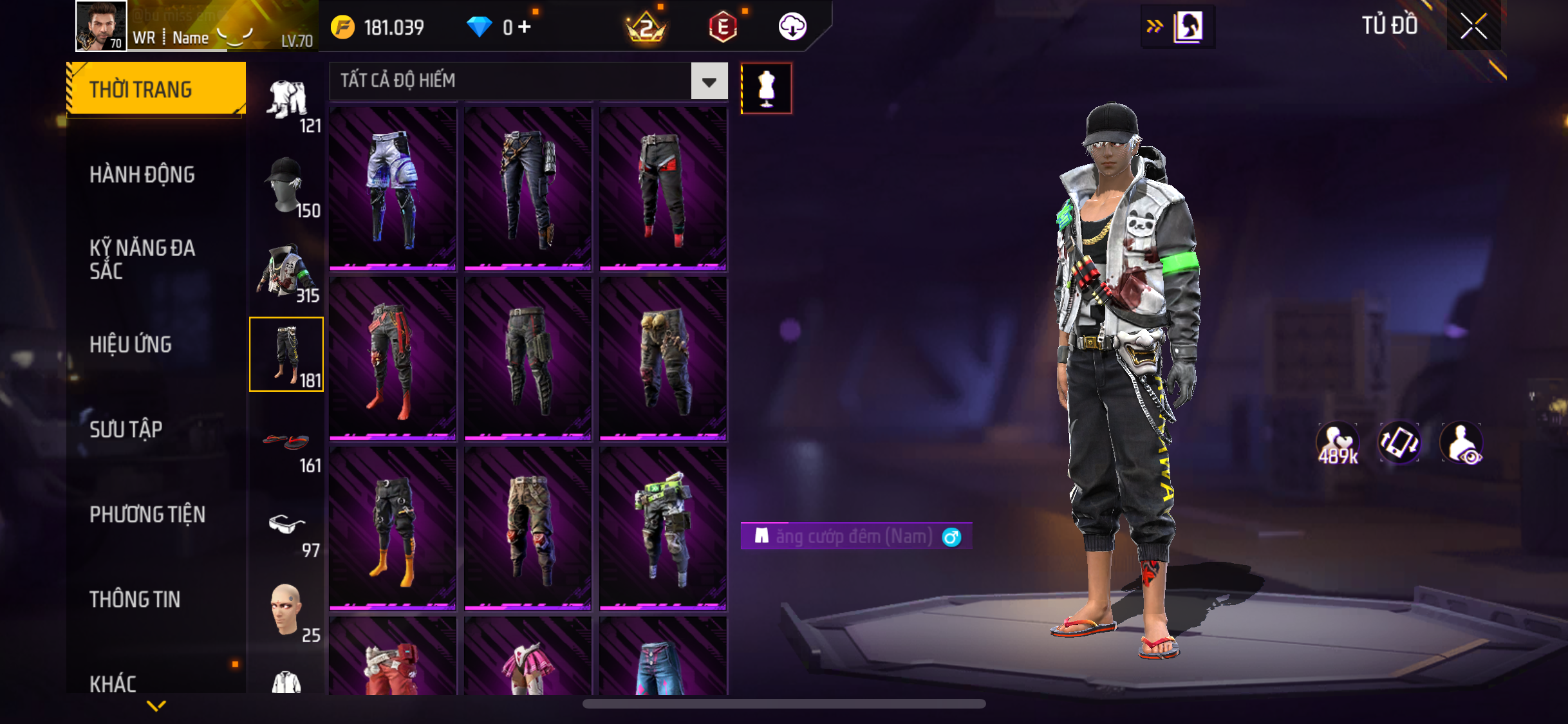Choose the bald head face category

[x=286, y=609]
